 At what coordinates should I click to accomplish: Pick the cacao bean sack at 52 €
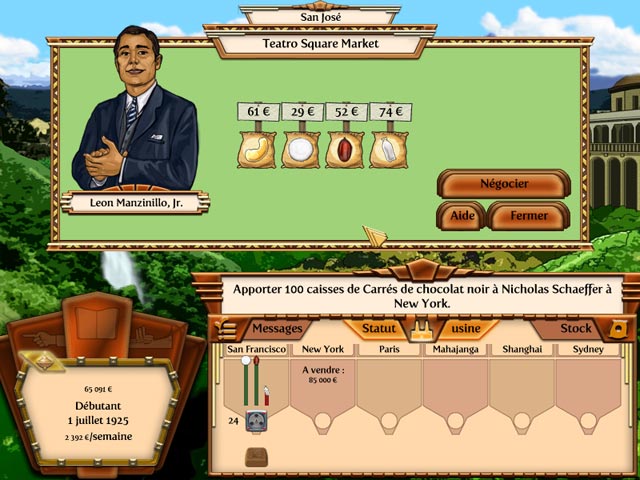click(x=343, y=150)
